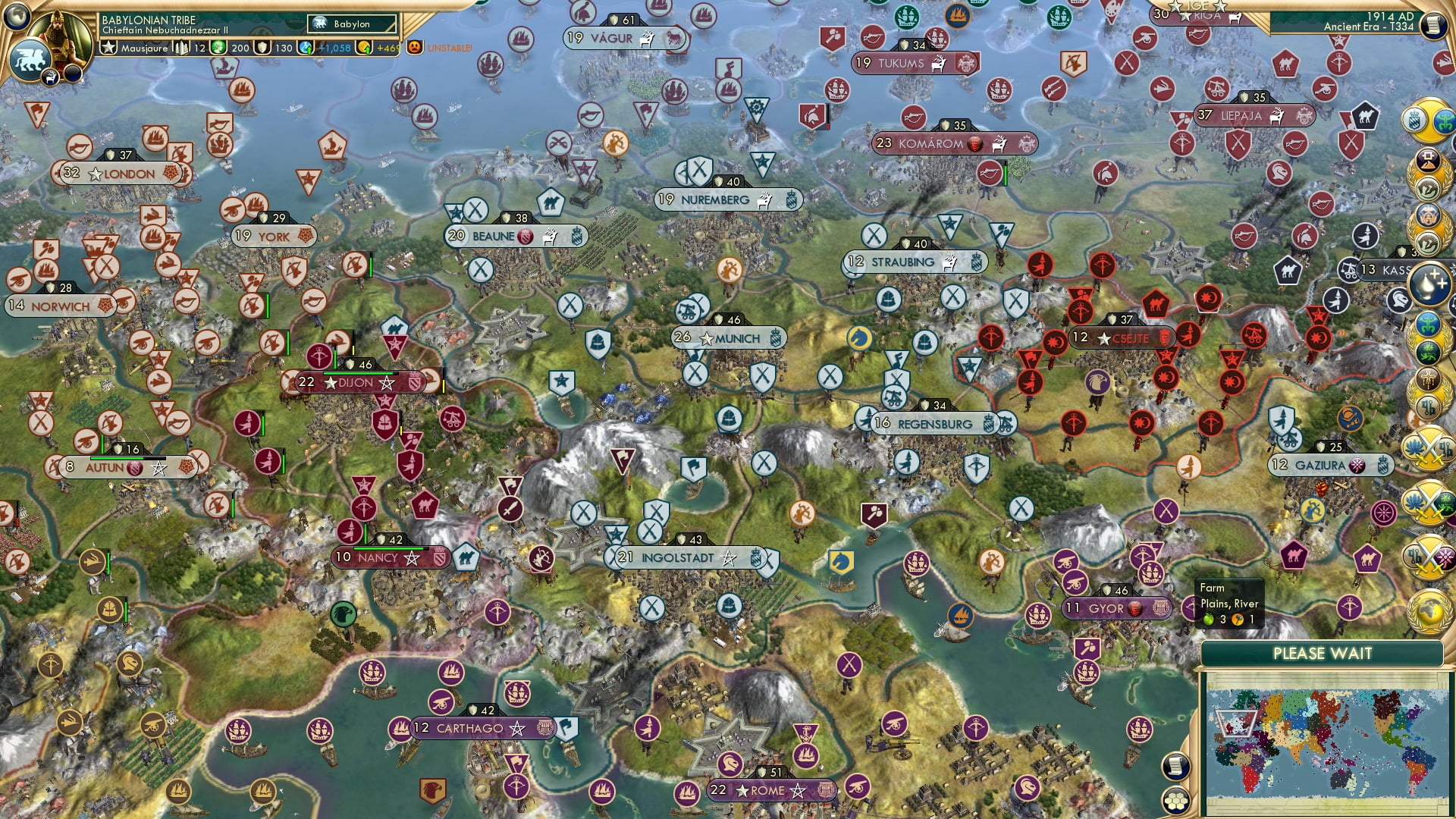Click the gold coin icon showing +469
The height and width of the screenshot is (819, 1456).
coord(362,48)
